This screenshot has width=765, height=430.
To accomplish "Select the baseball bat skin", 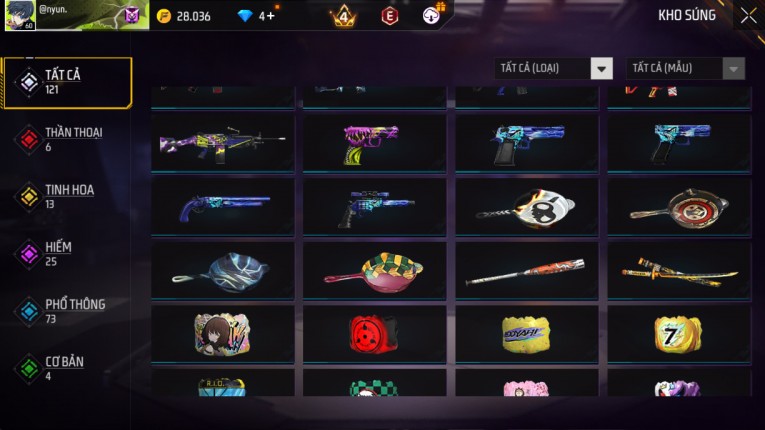I will (x=527, y=270).
